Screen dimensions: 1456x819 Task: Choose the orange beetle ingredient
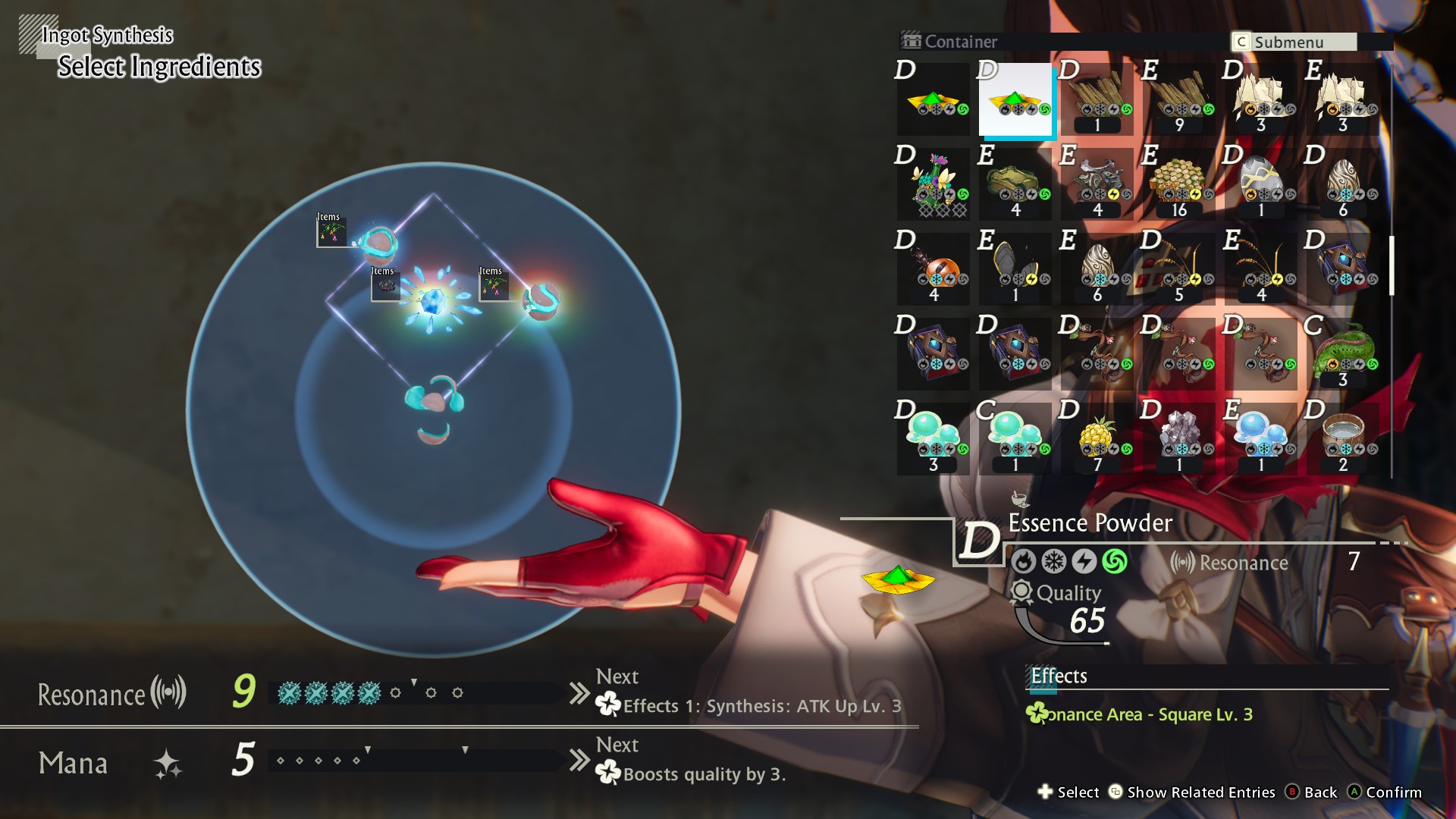click(x=933, y=269)
